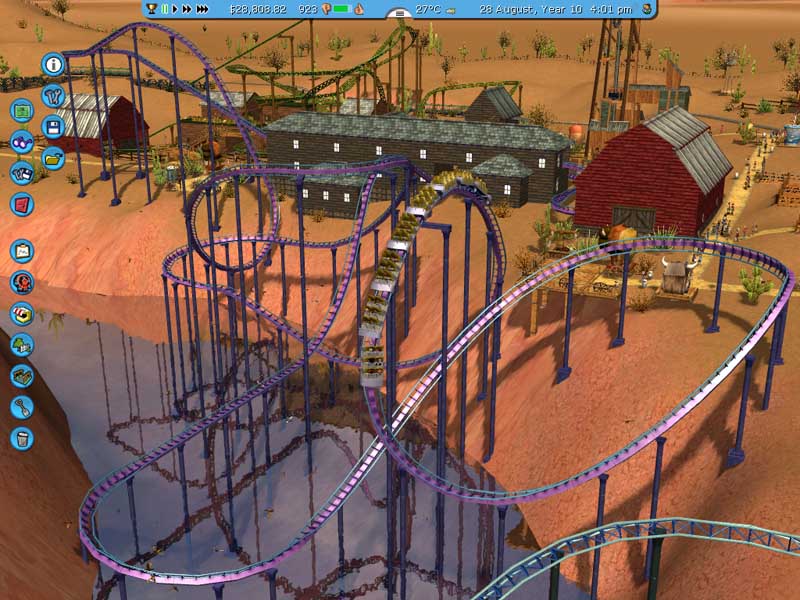The width and height of the screenshot is (800, 600).
Task: Select the shovel terrain tool icon
Action: coord(22,406)
